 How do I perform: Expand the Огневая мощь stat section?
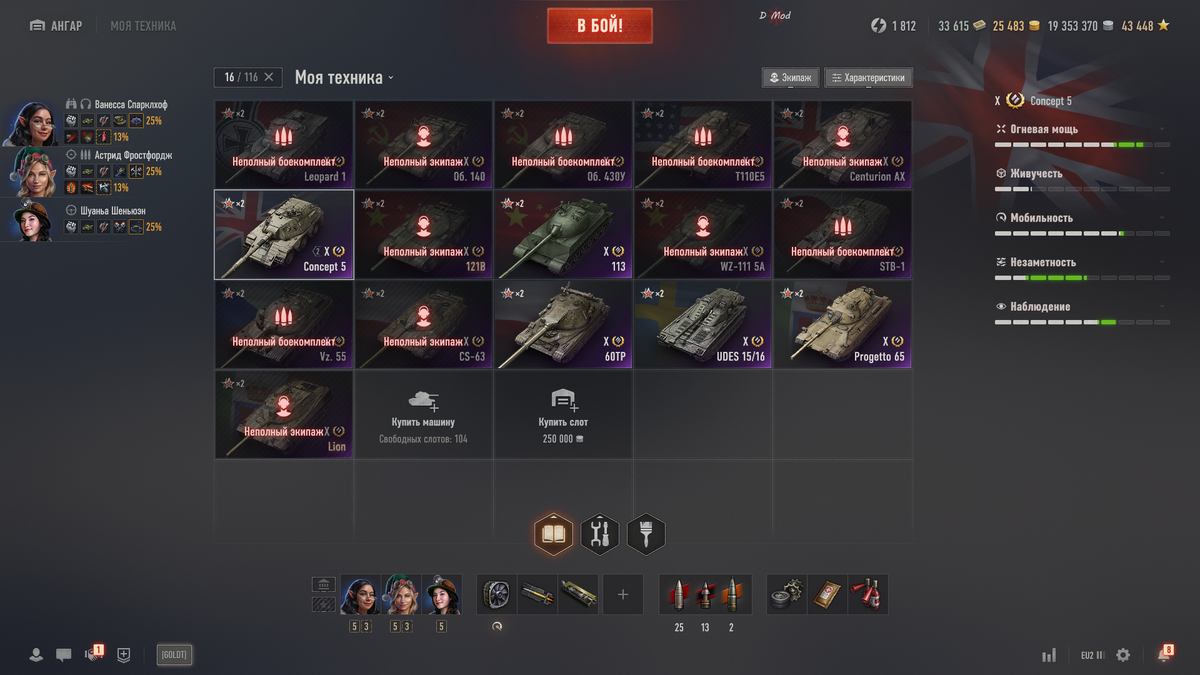[1080, 129]
